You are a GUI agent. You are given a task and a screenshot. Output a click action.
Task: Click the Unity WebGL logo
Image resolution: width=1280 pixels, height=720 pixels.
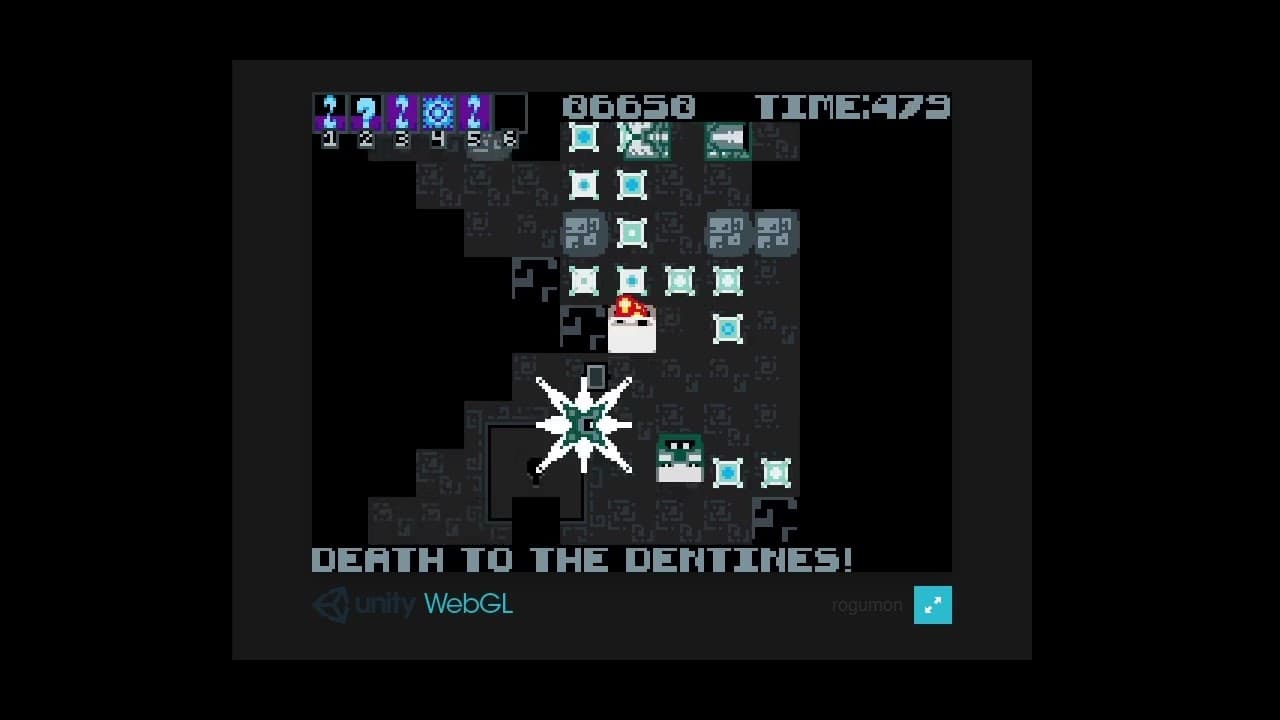coord(412,605)
